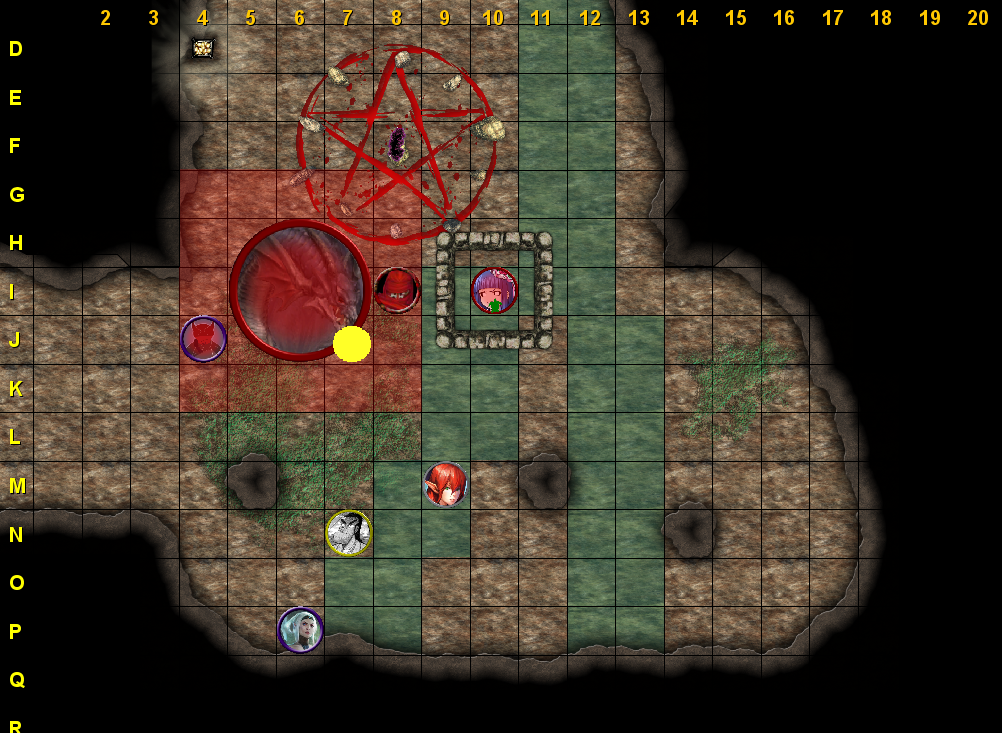The width and height of the screenshot is (1002, 733).
Task: Select the white-haired character token
Action: [300, 630]
